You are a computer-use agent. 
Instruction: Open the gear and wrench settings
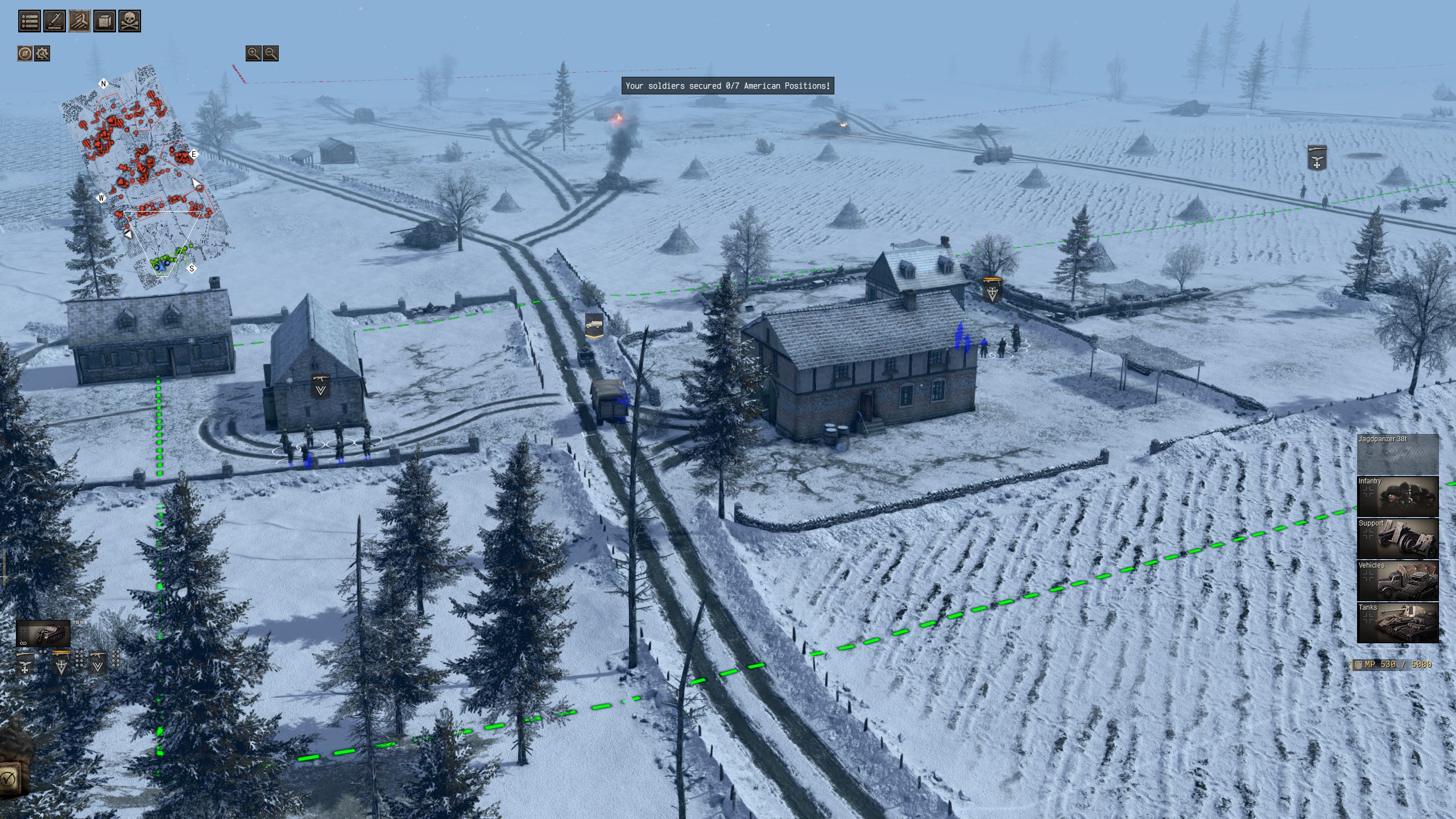point(42,53)
